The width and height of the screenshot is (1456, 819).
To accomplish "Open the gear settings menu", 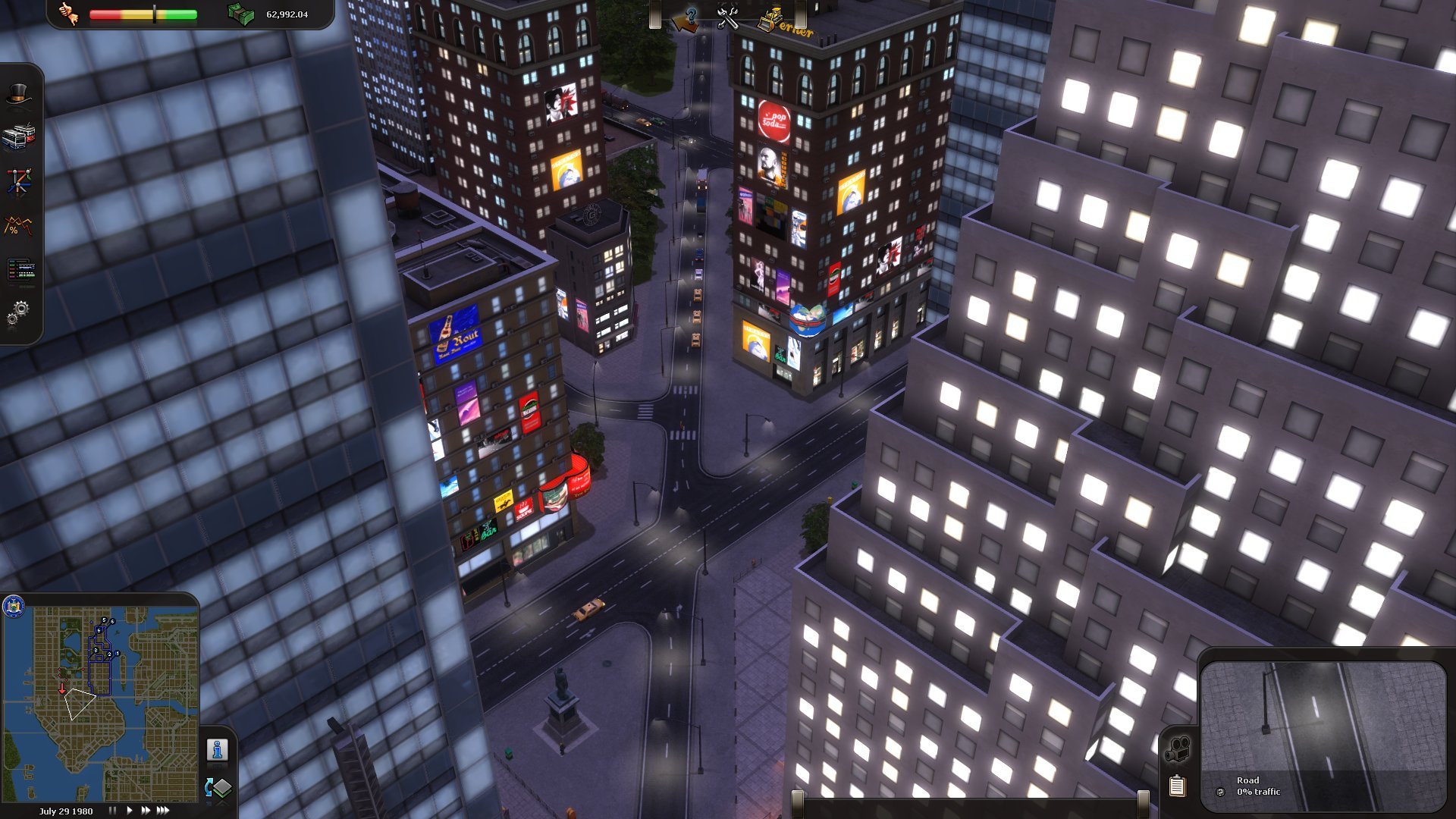I will click(x=18, y=312).
